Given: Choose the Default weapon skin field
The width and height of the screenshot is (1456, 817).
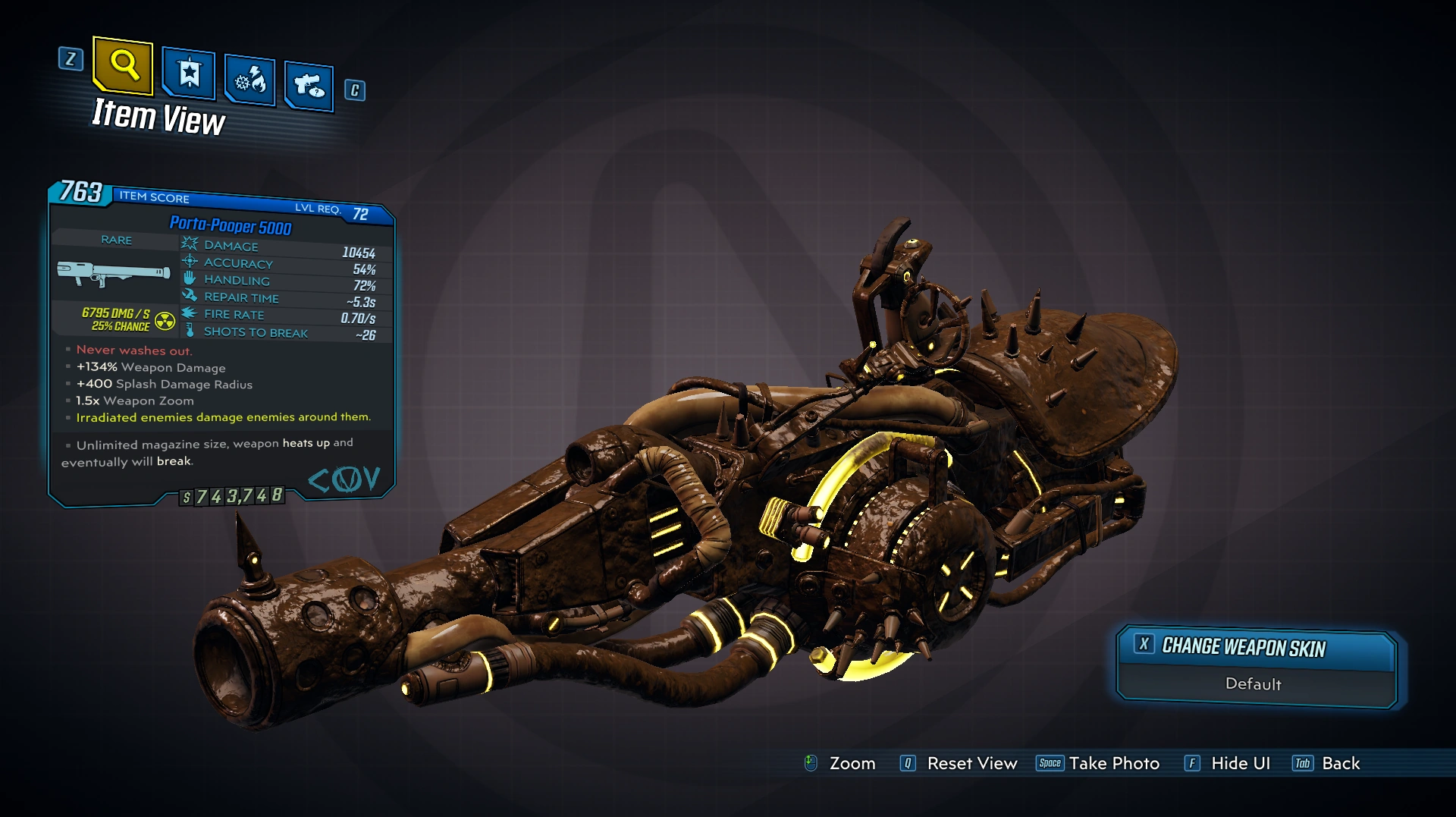Looking at the screenshot, I should (1254, 684).
